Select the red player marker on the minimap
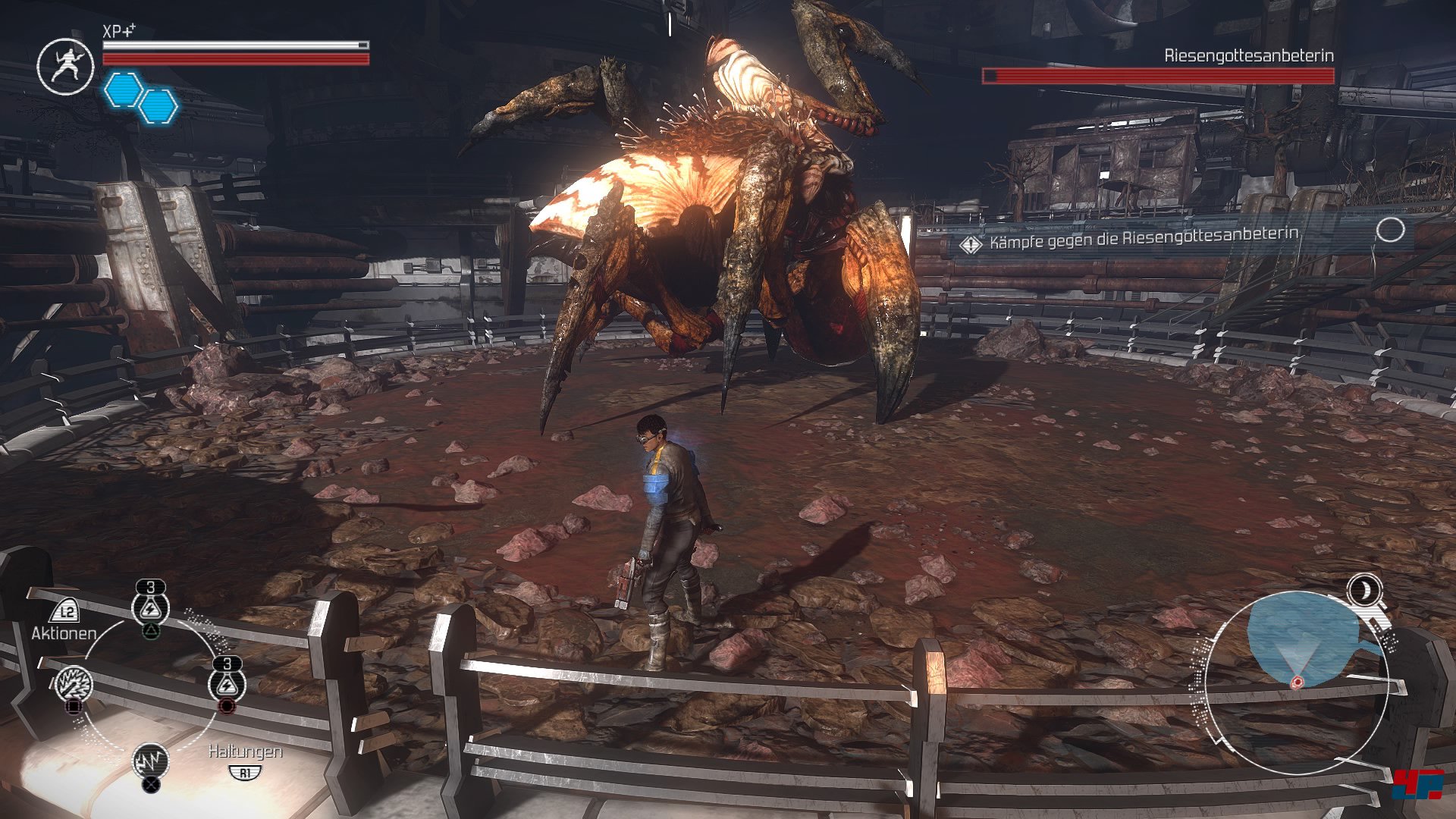Viewport: 1456px width, 819px height. tap(1297, 682)
